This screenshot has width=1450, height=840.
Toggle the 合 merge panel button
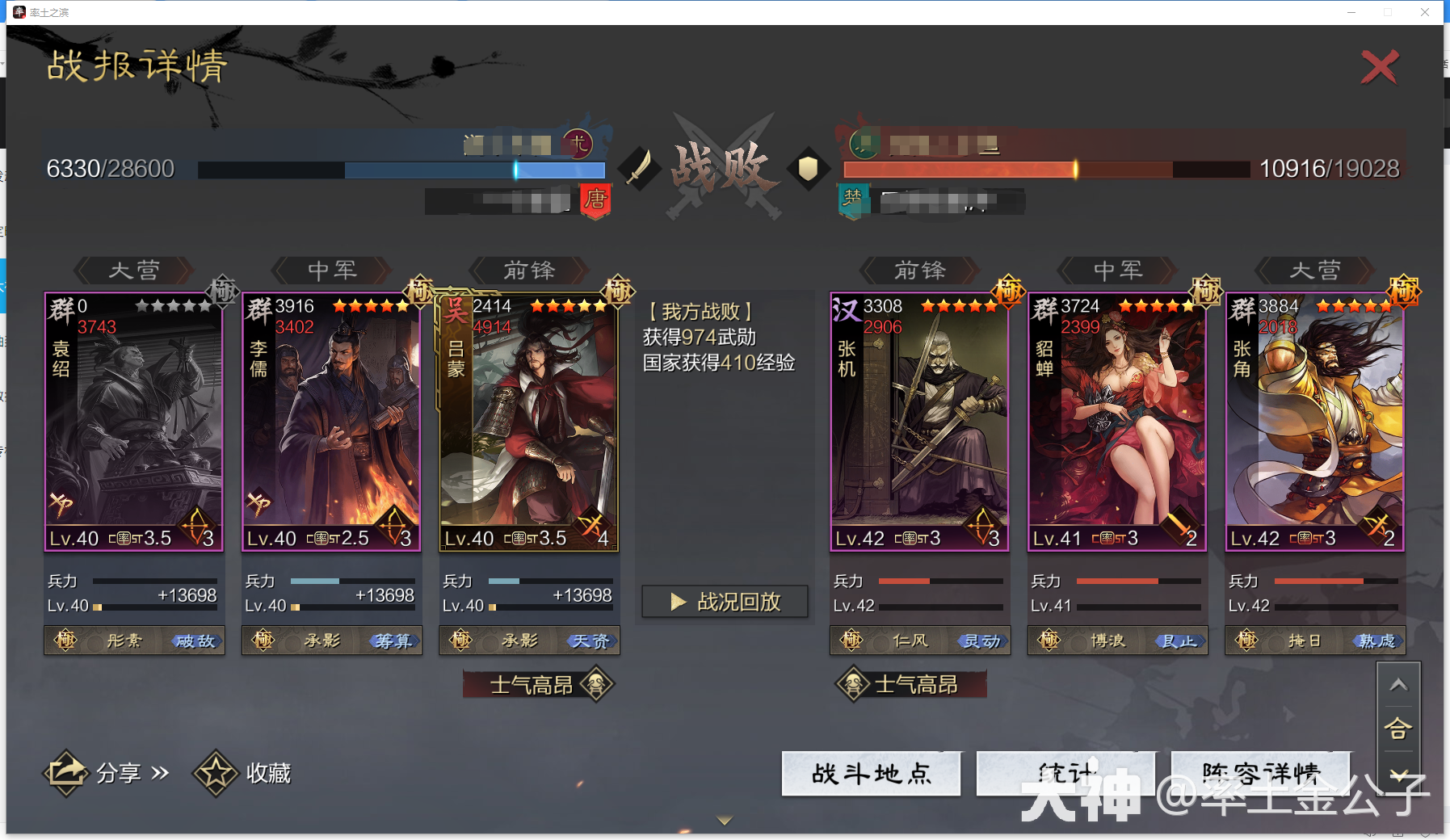pos(1400,728)
